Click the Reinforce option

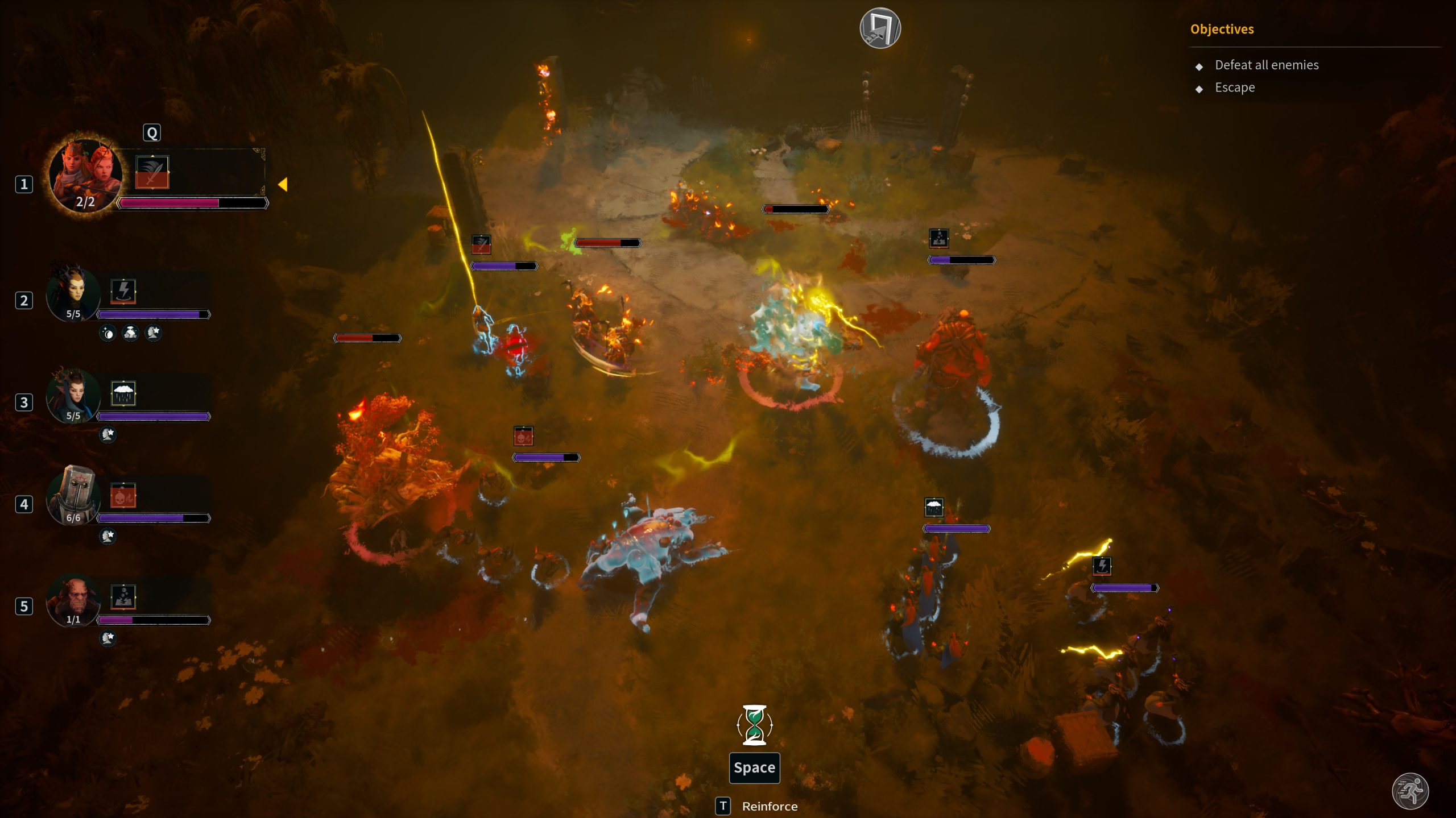click(769, 806)
